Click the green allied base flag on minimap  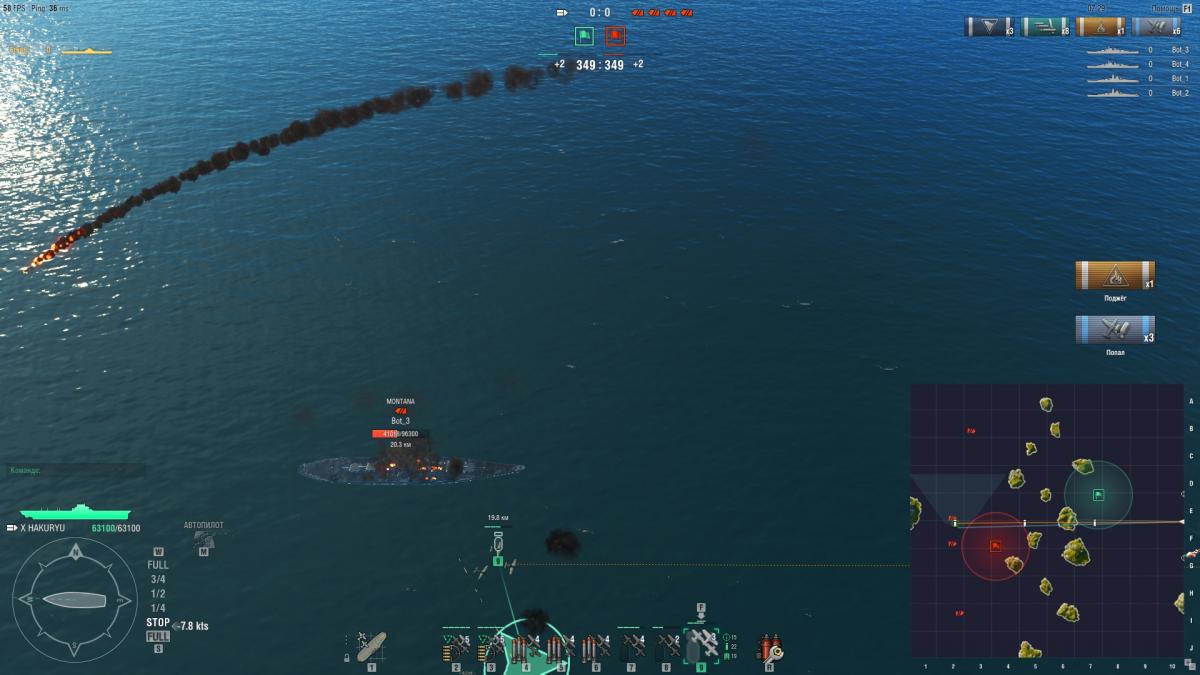[x=1098, y=494]
